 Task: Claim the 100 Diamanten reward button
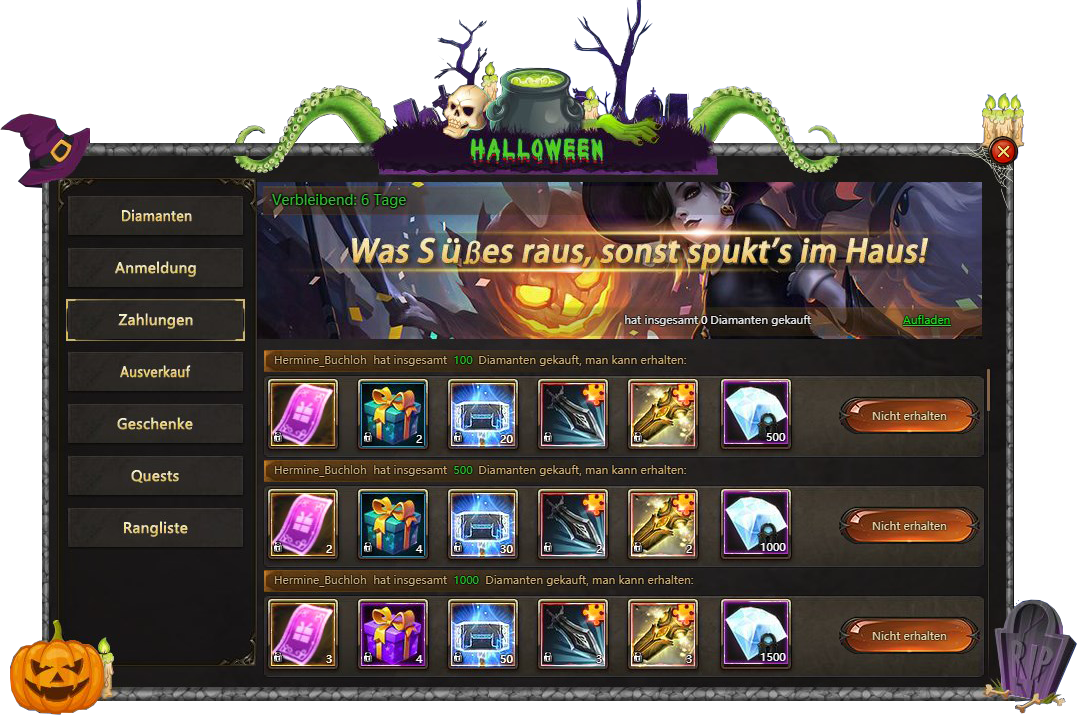[x=908, y=415]
